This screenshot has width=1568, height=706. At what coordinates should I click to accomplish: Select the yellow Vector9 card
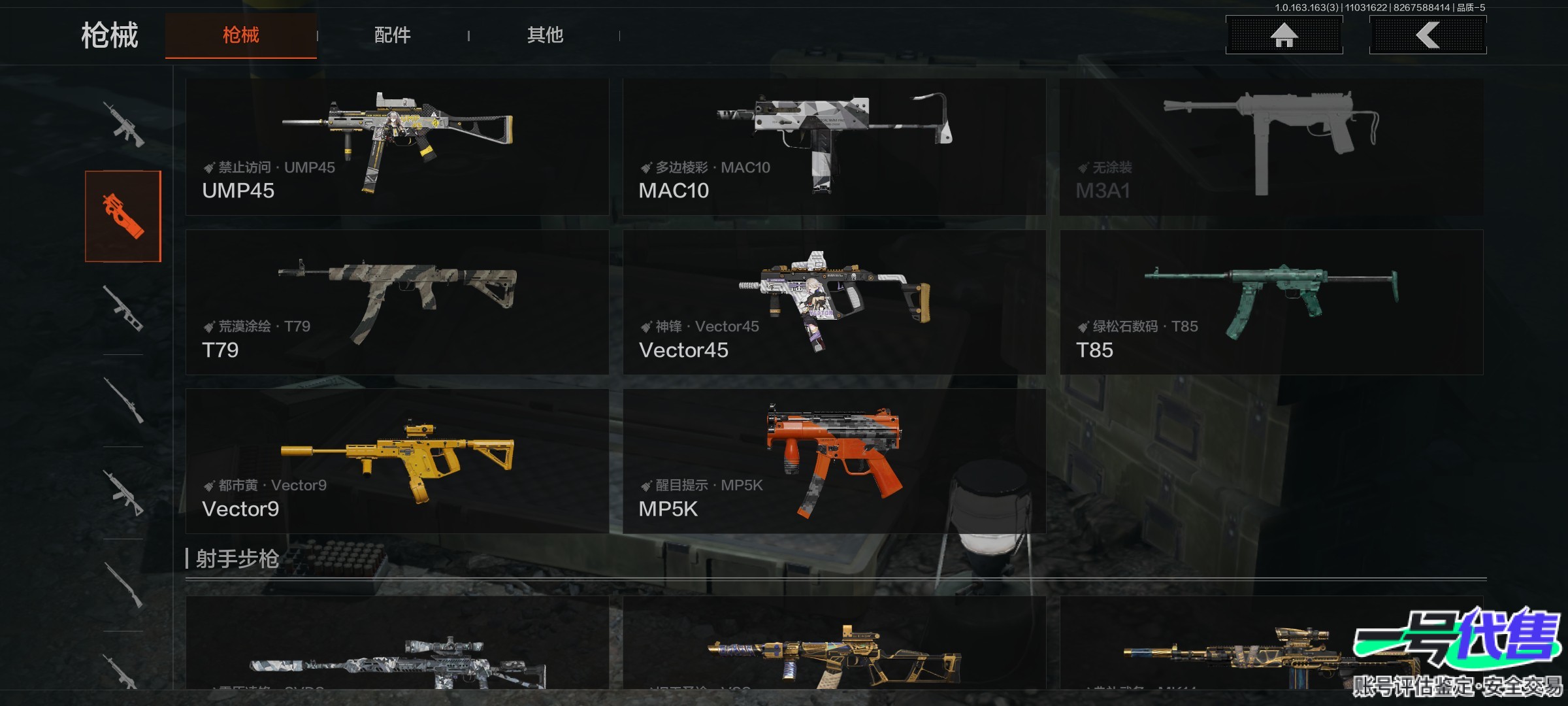coord(397,461)
